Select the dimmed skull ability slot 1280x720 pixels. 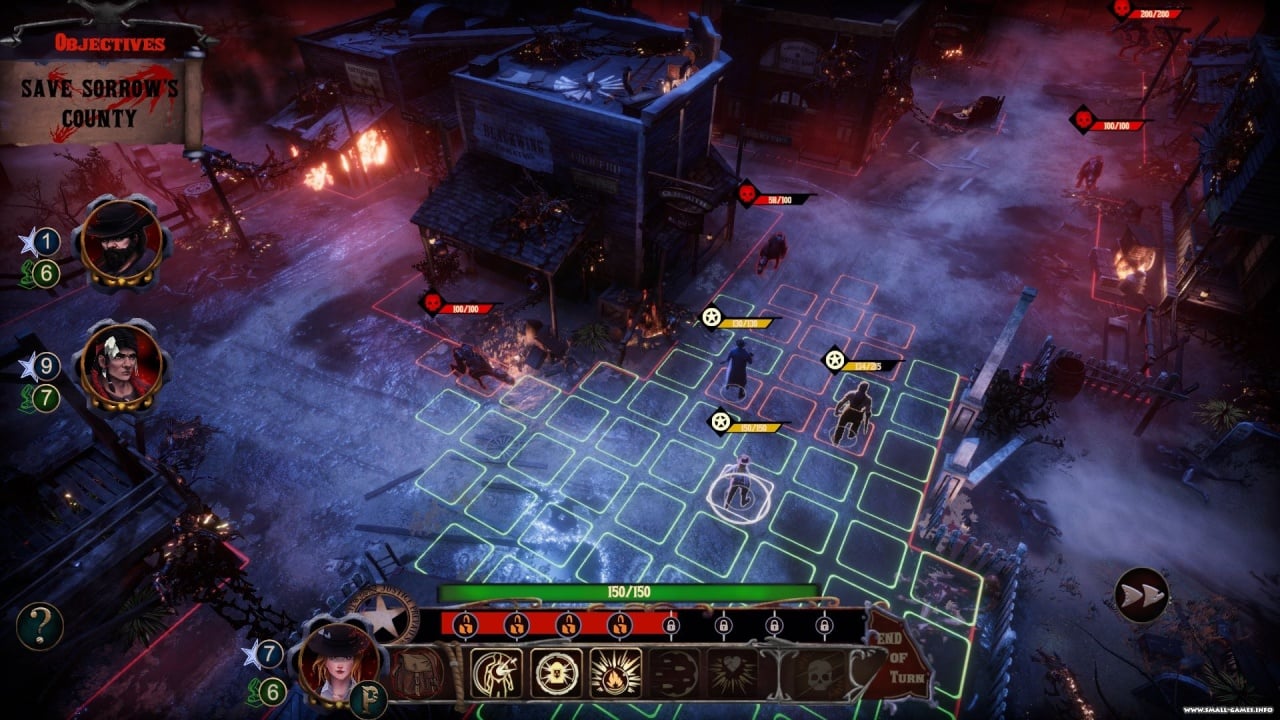point(819,674)
